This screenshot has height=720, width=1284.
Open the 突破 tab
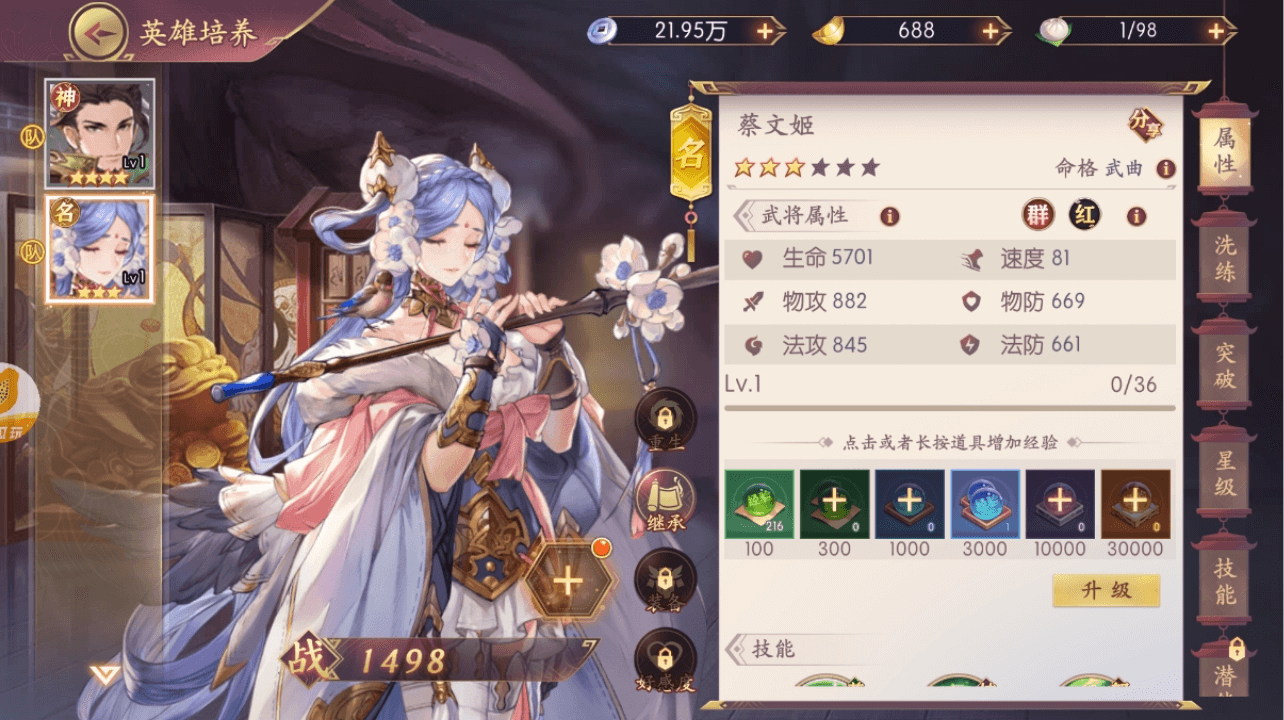pyautogui.click(x=1224, y=366)
